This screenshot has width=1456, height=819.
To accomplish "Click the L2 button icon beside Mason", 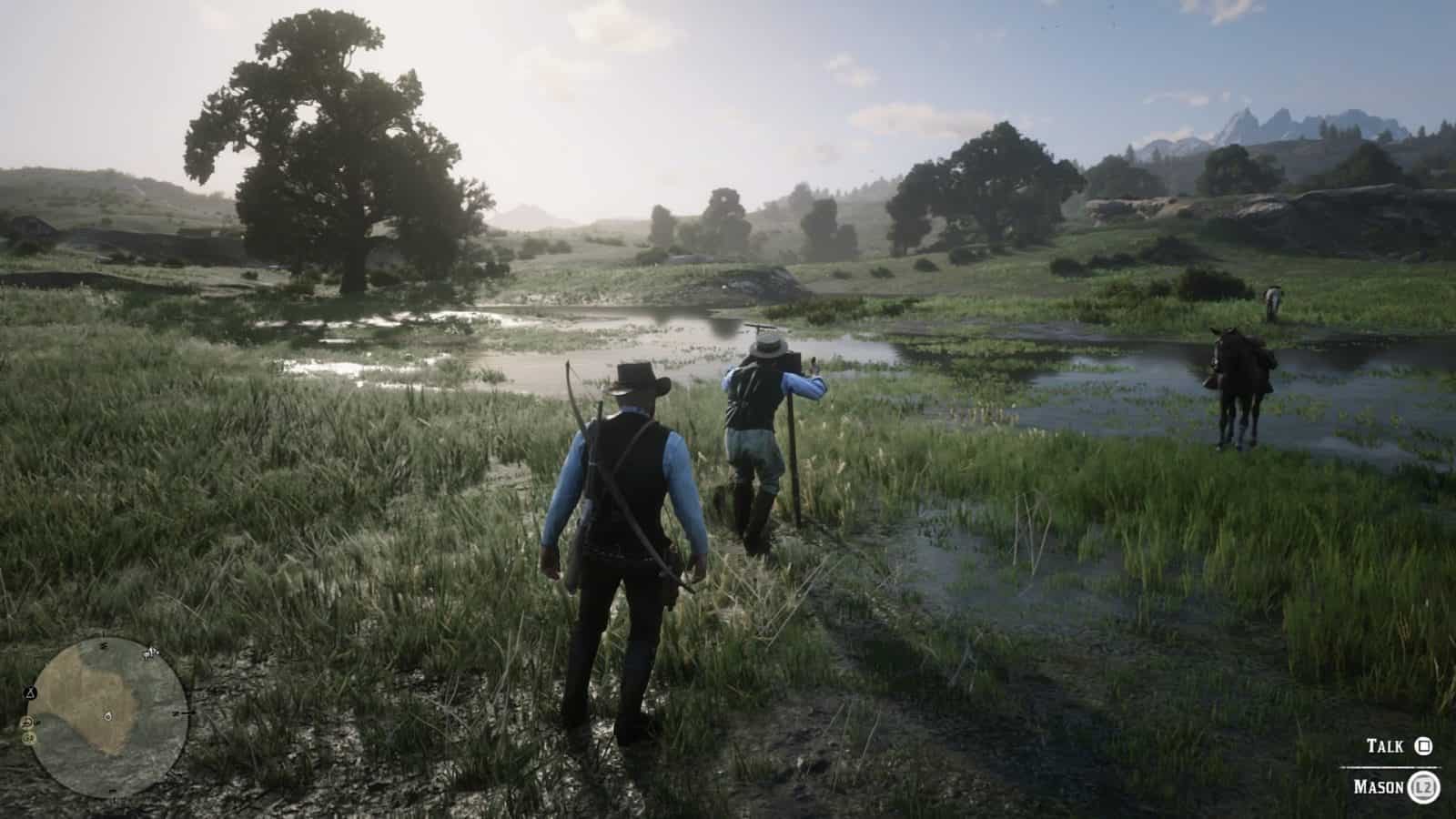I will click(x=1425, y=786).
